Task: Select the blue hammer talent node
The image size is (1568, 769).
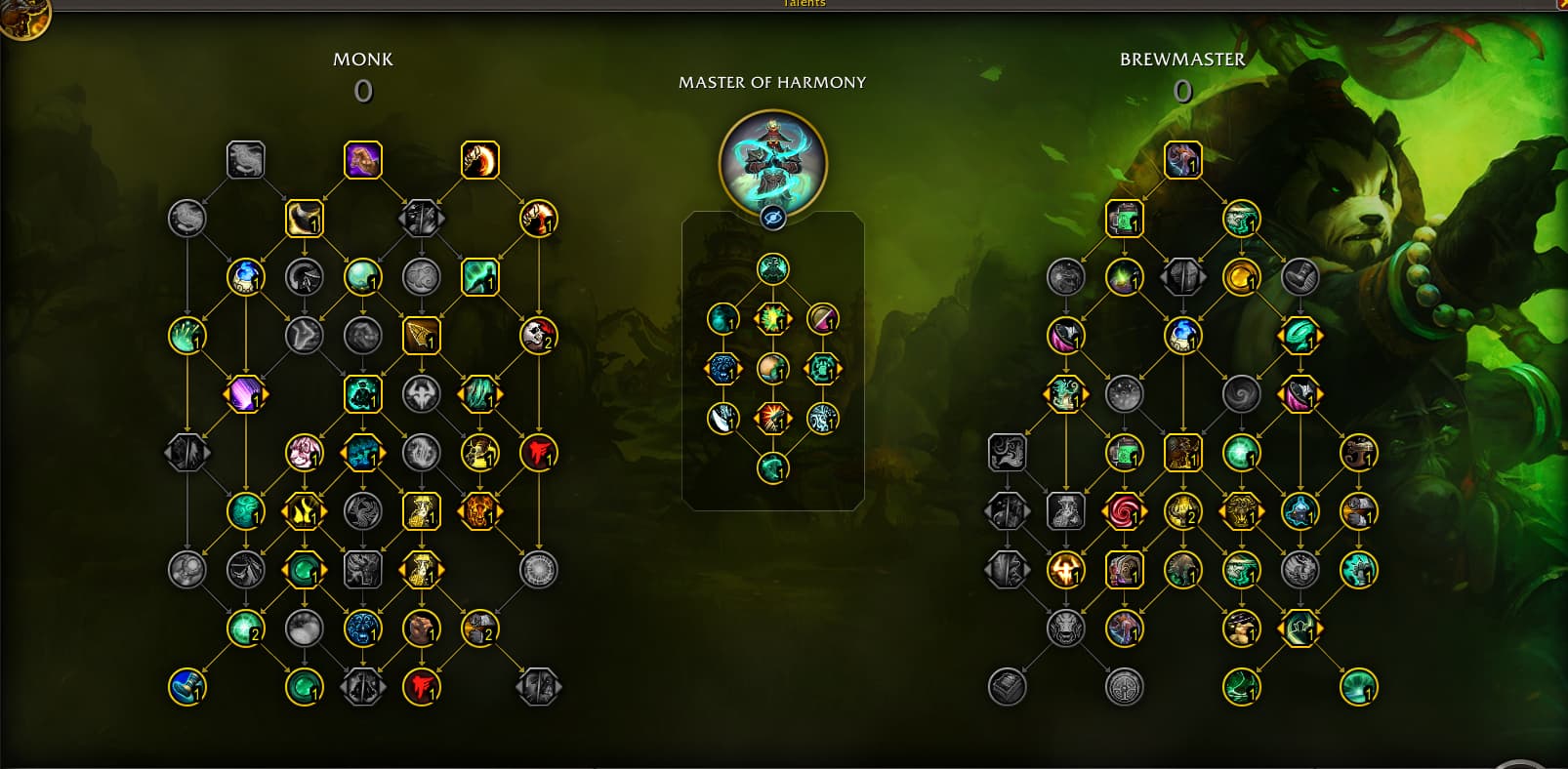Action: pos(186,687)
